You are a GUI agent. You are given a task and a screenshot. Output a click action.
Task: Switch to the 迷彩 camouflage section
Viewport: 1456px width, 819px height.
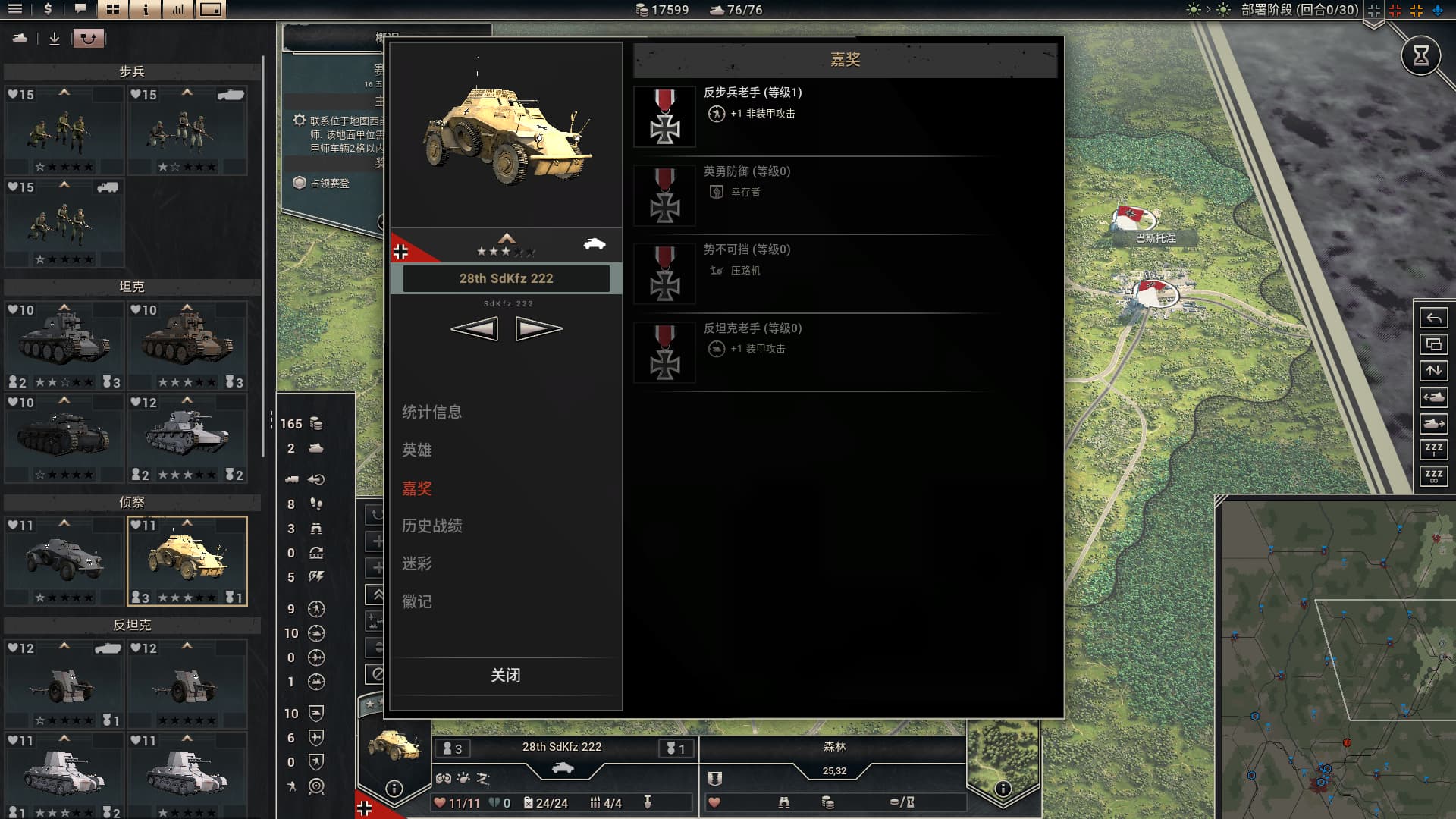417,563
